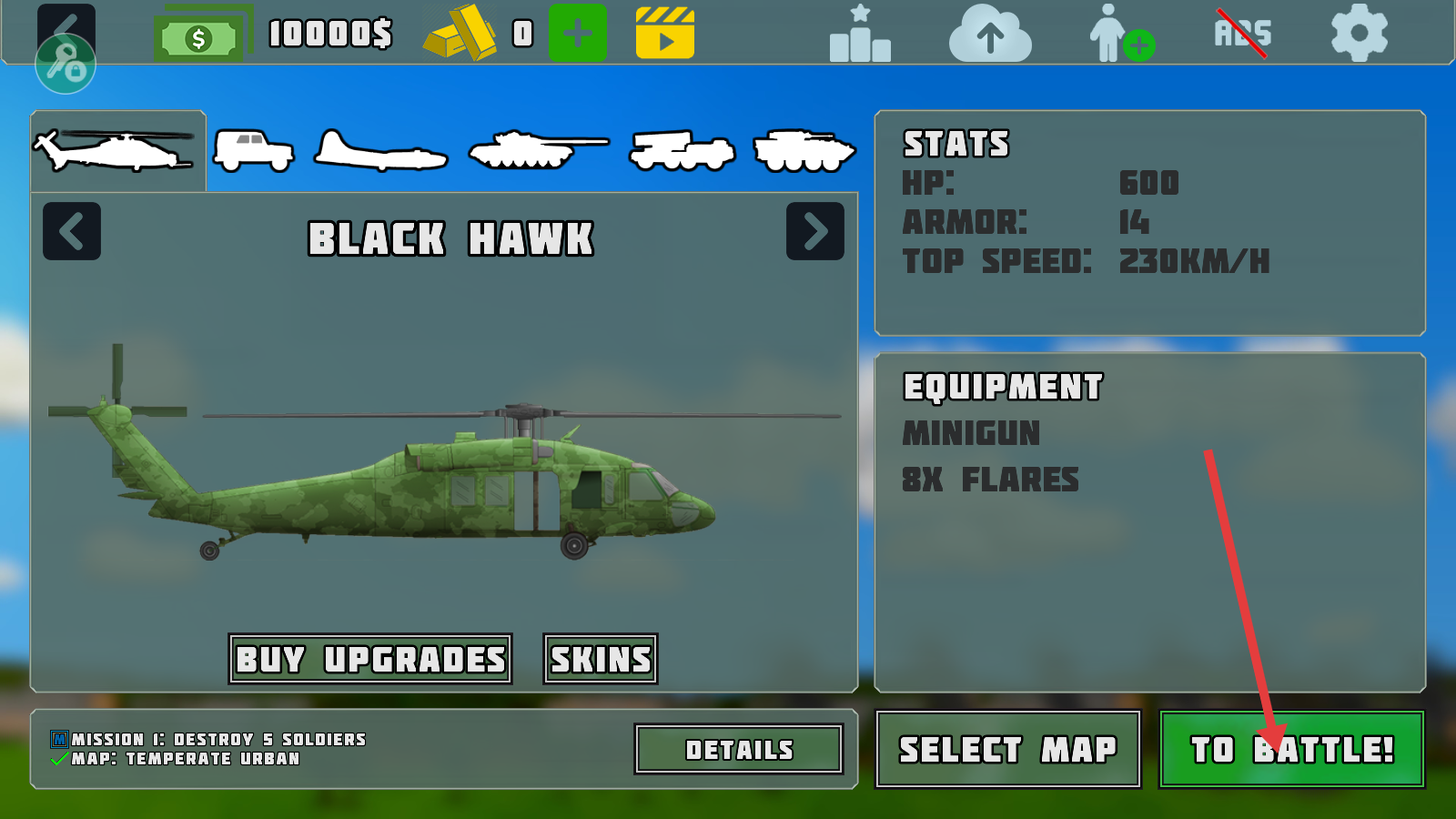Watch a rewarded video via clapperboard icon
Image resolution: width=1456 pixels, height=819 pixels.
pos(665,34)
